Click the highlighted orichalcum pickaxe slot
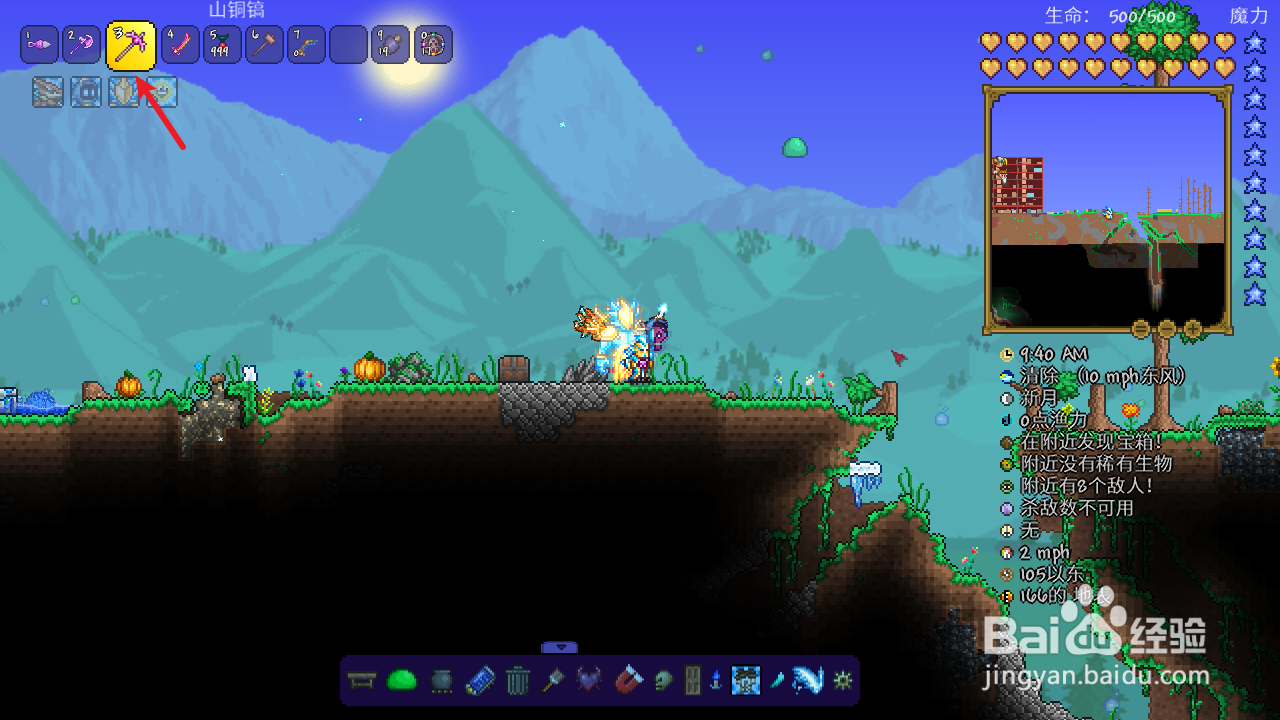The image size is (1280, 720). 131,45
